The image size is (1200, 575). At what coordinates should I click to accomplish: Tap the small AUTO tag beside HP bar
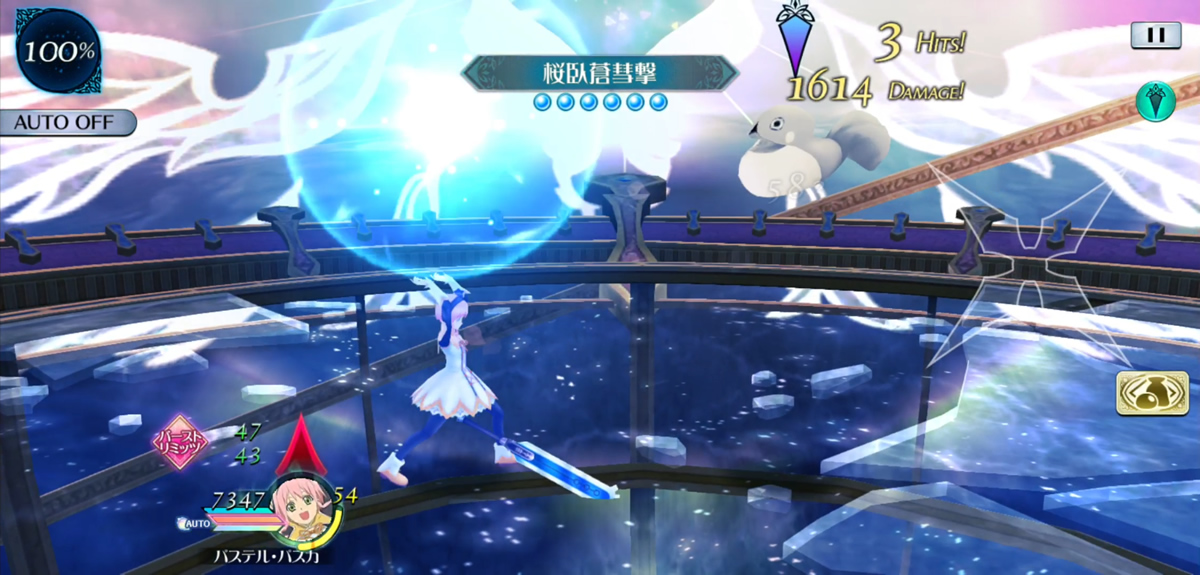tap(195, 523)
